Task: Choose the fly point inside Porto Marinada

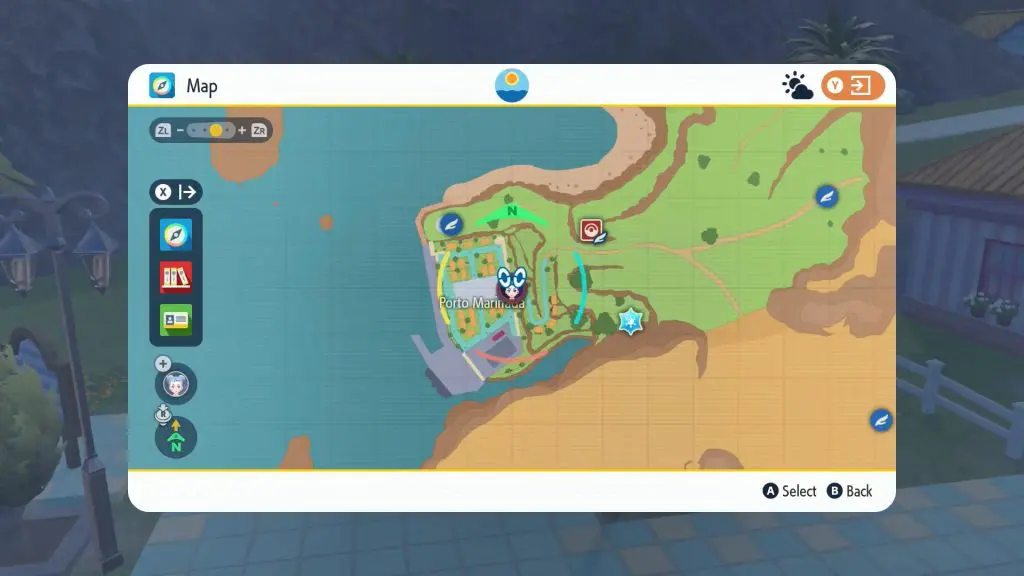Action: 451,222
